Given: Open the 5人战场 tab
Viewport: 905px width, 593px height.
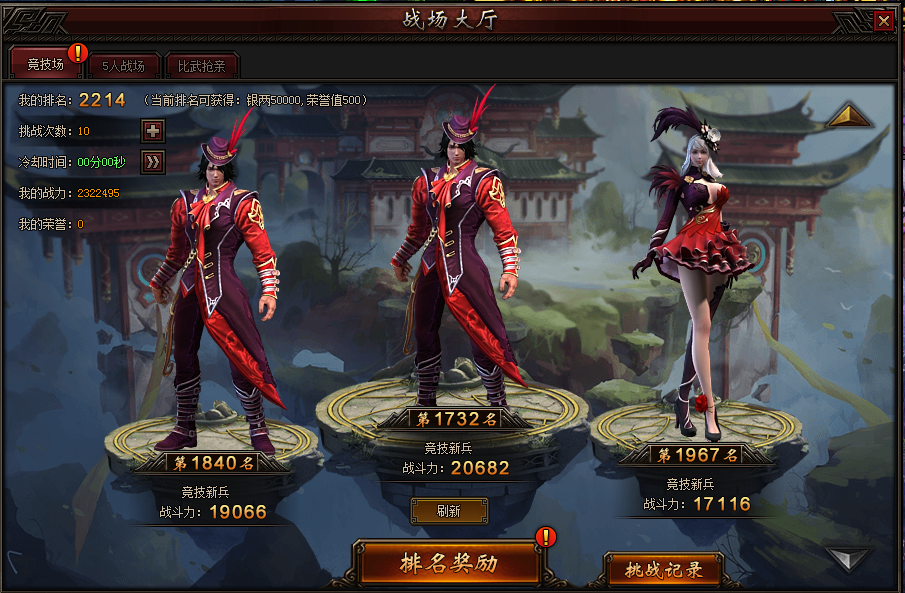Looking at the screenshot, I should click(123, 67).
